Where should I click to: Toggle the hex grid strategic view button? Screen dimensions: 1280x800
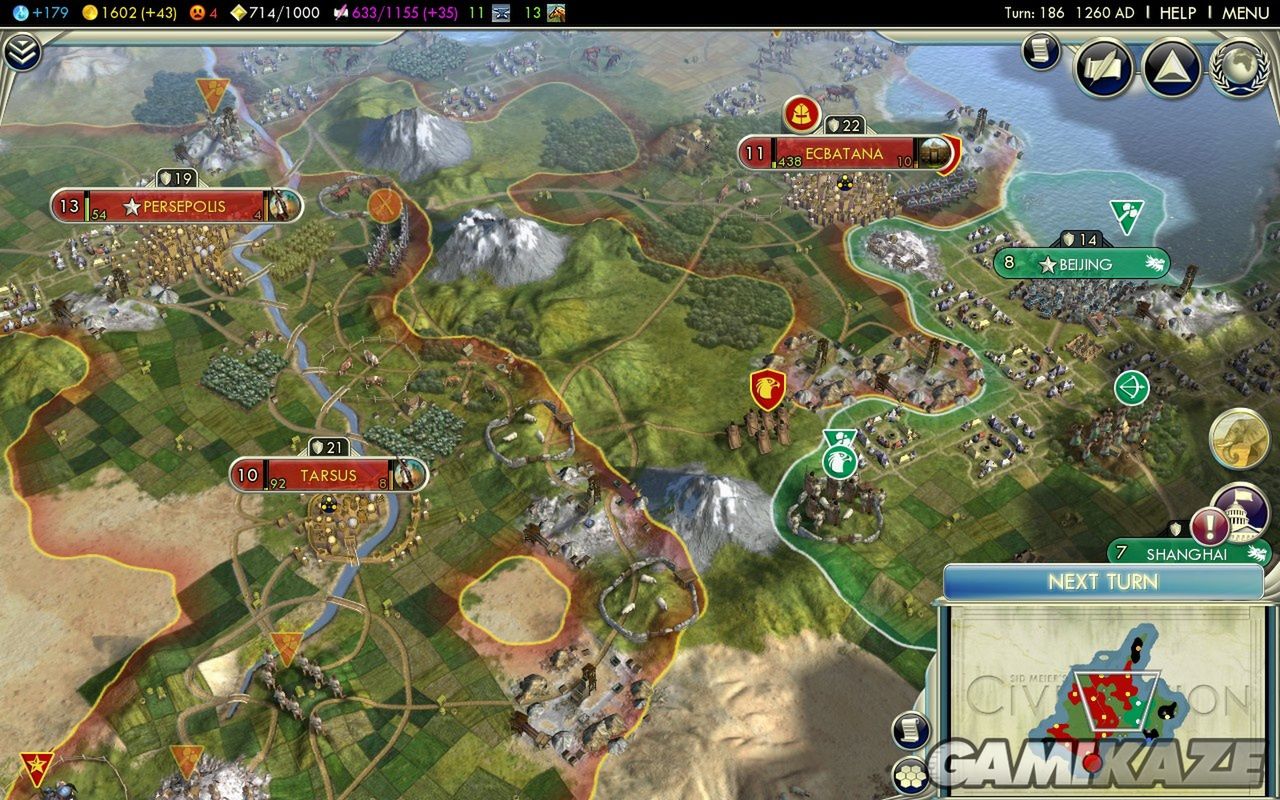[x=909, y=775]
